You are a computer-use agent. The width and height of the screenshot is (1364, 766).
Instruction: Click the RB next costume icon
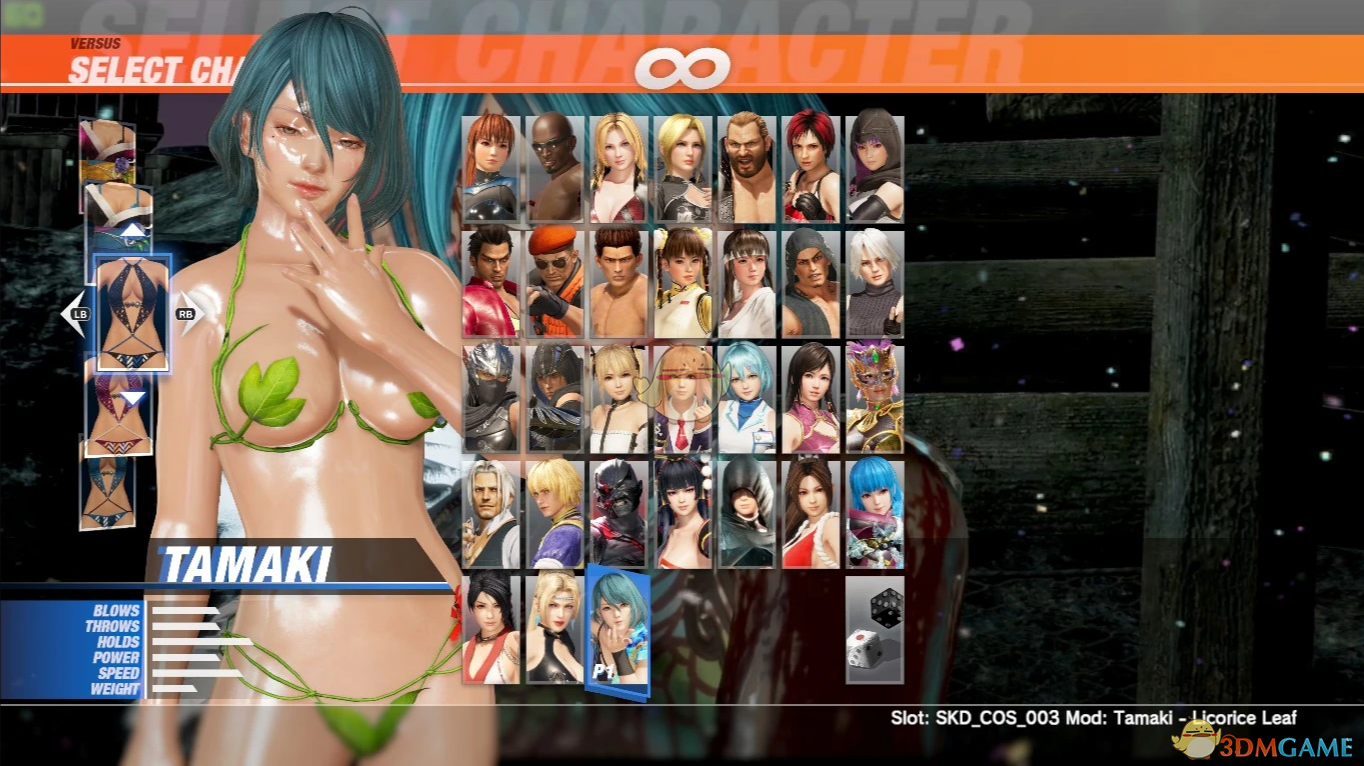tap(186, 313)
